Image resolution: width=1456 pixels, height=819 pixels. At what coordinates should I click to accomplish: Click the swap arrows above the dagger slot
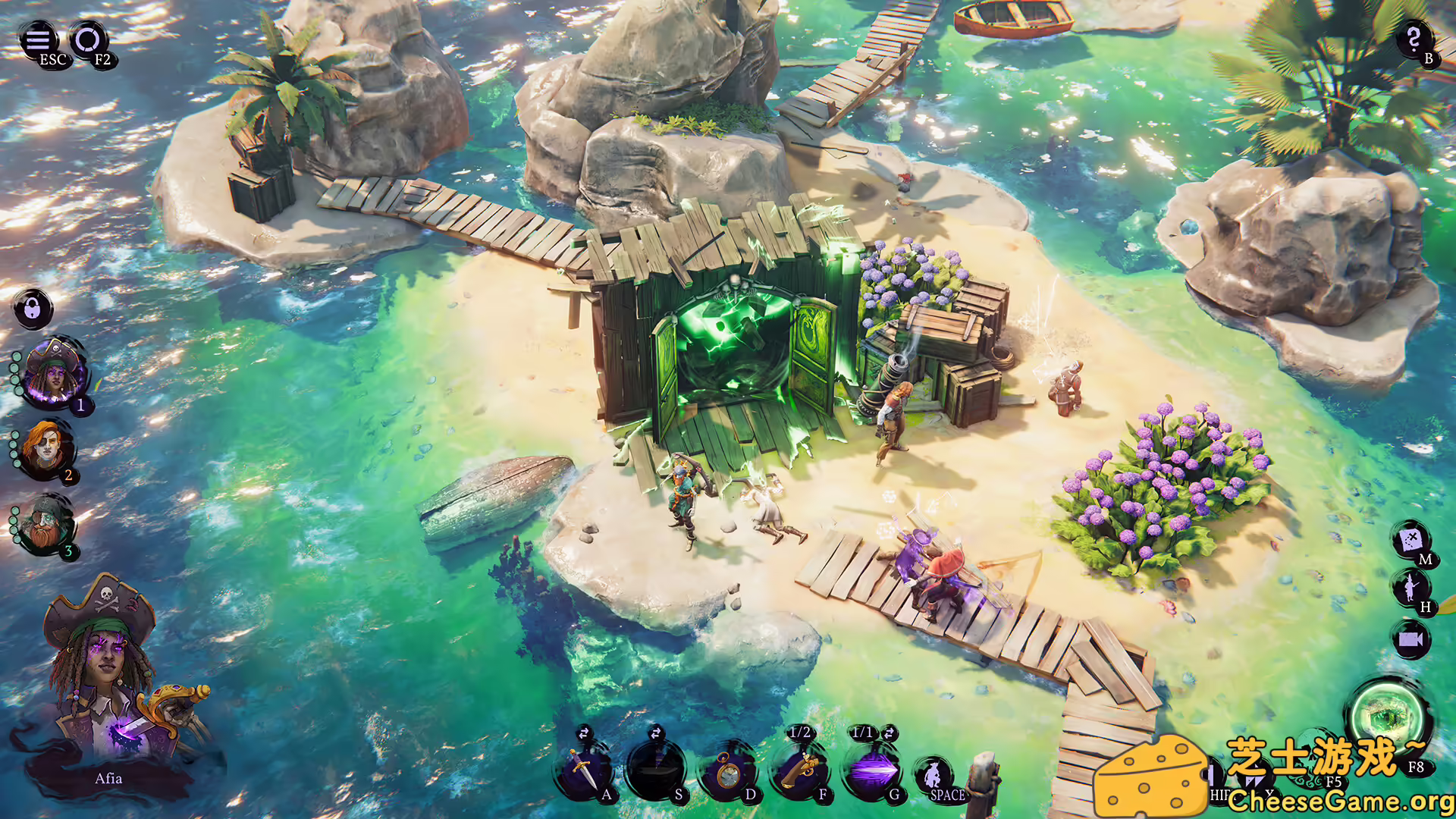click(x=585, y=734)
